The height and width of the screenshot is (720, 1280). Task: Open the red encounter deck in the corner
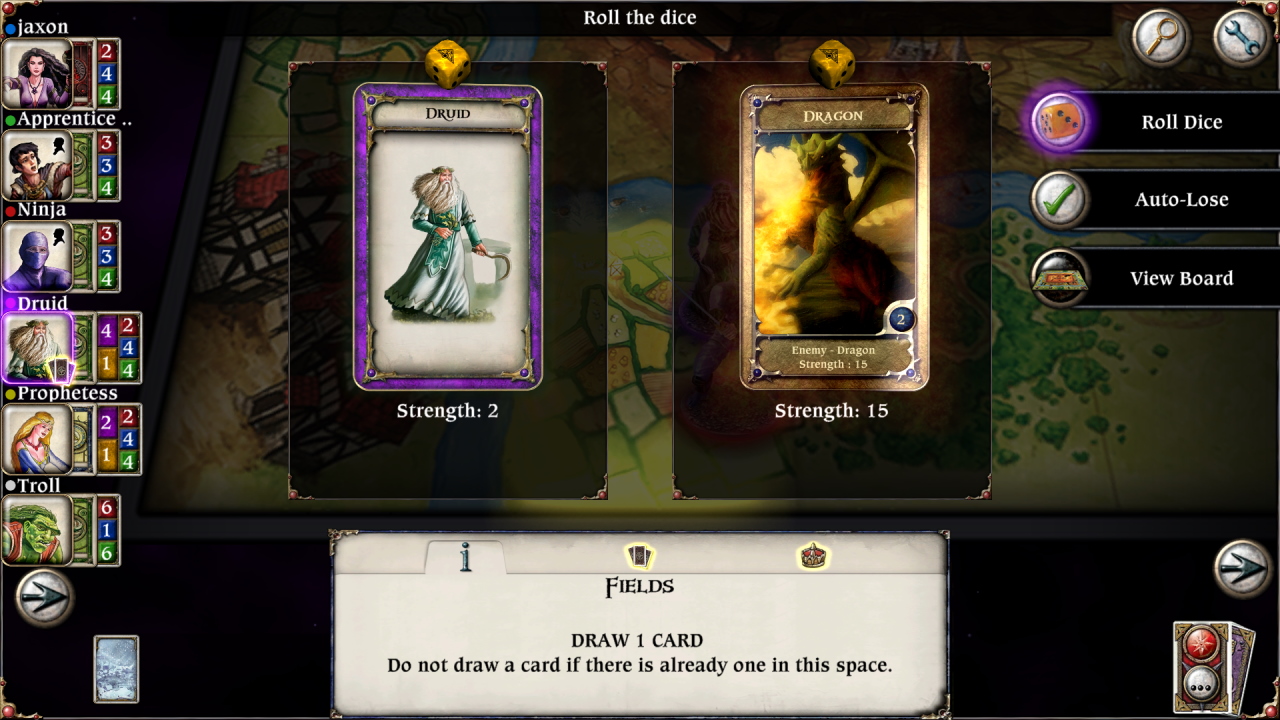1205,666
